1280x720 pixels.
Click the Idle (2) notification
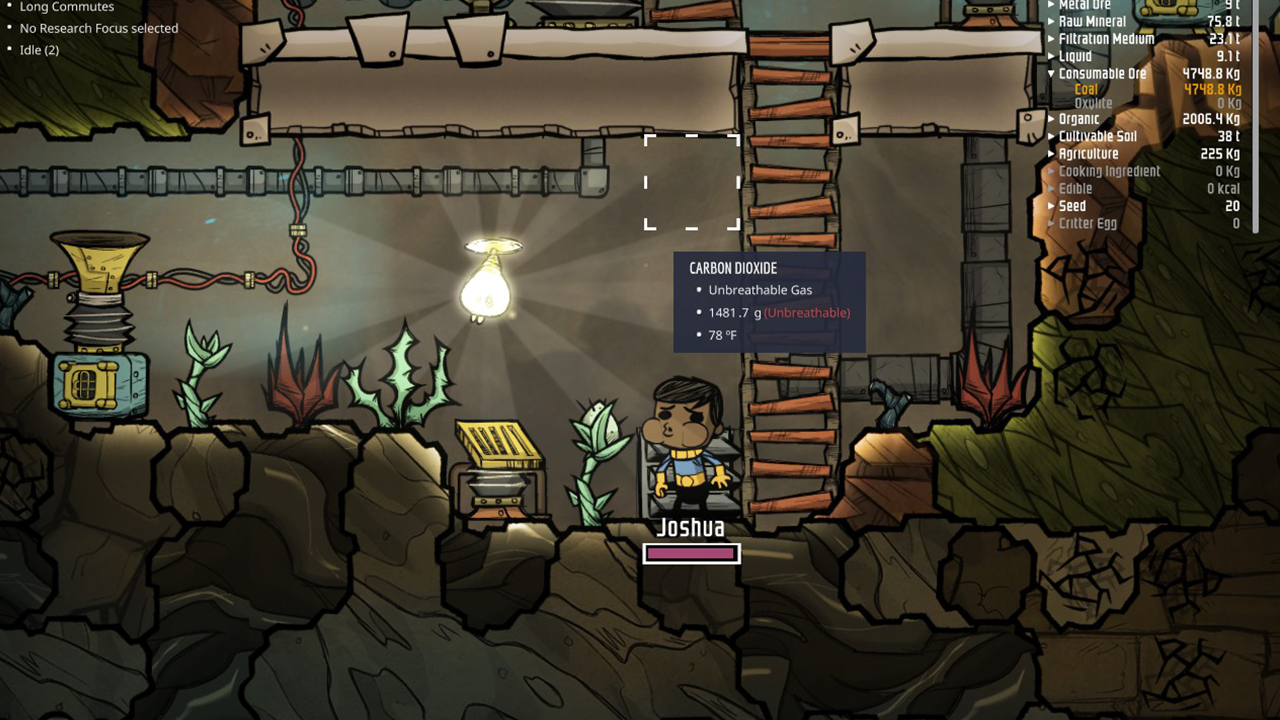click(38, 49)
